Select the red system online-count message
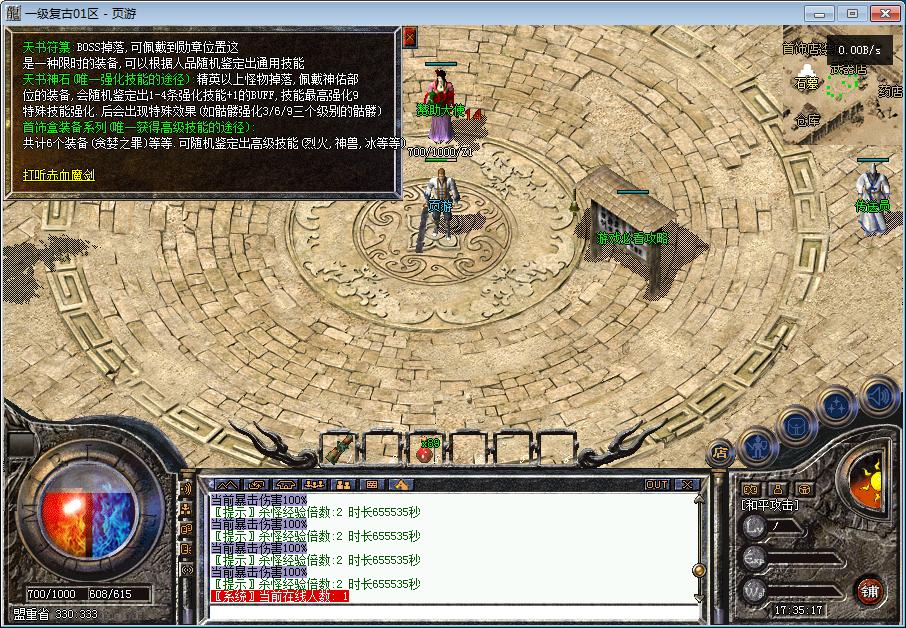906x628 pixels. (x=280, y=596)
